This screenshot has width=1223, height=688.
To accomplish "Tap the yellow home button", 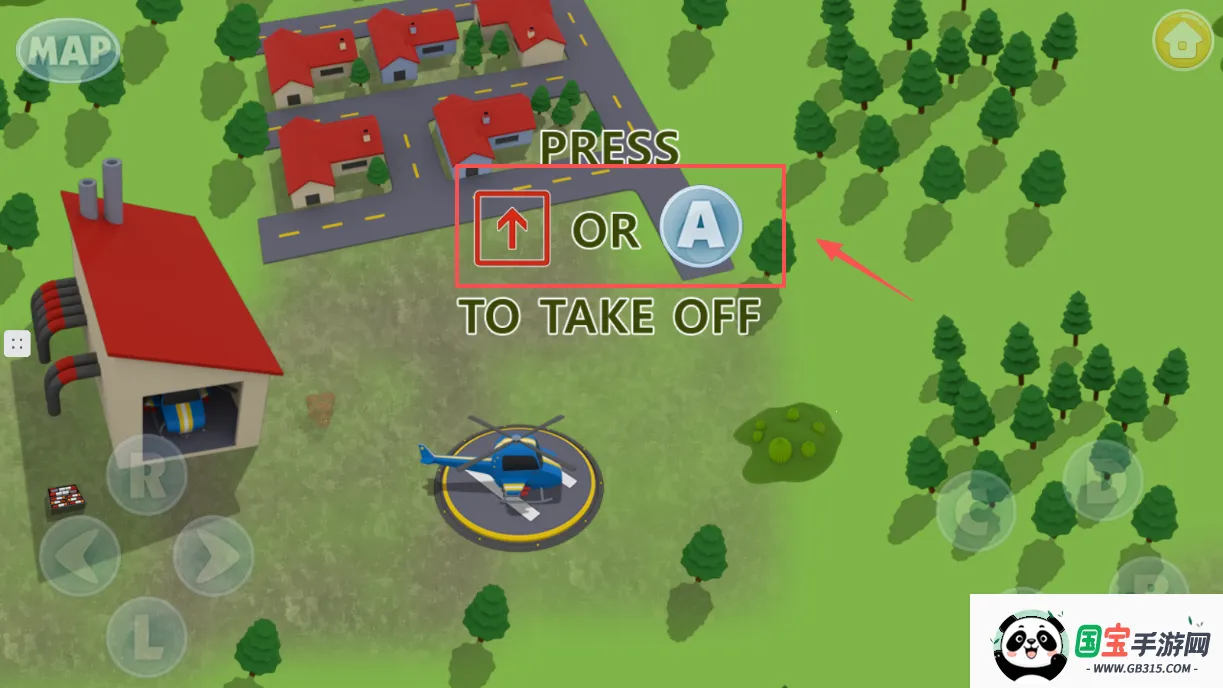I will [1183, 40].
